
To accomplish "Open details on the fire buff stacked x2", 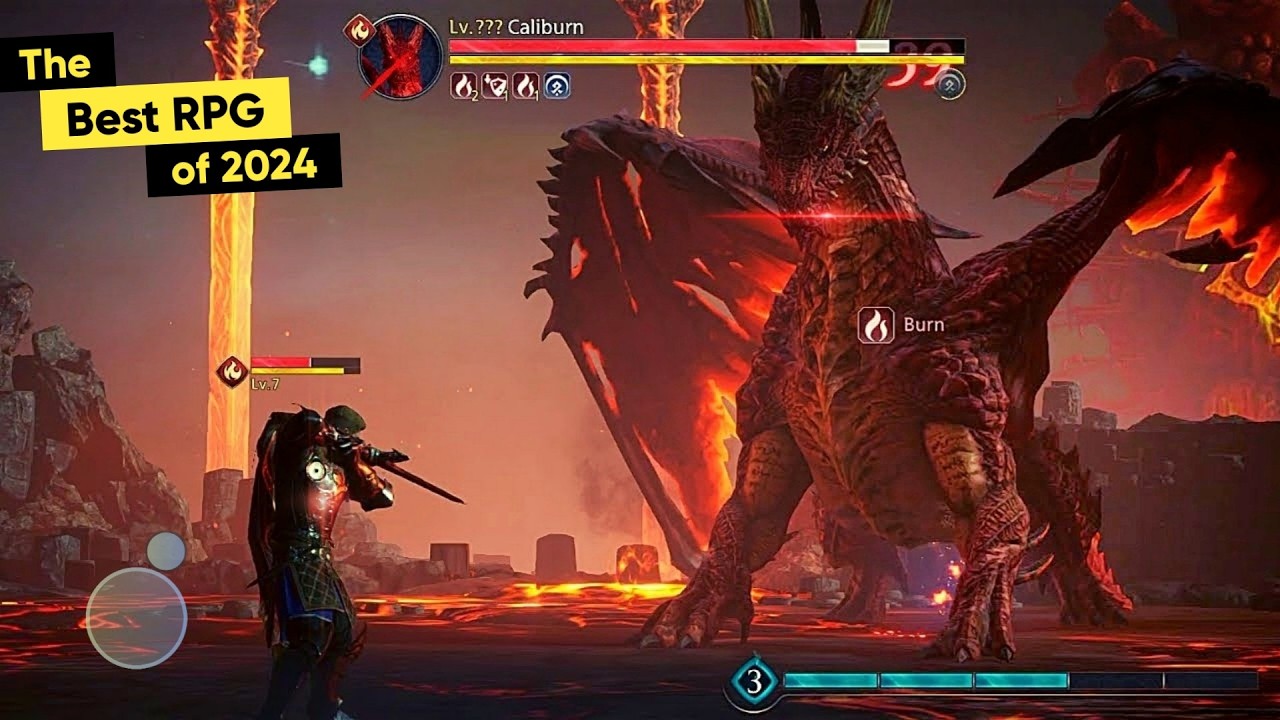I will click(464, 86).
